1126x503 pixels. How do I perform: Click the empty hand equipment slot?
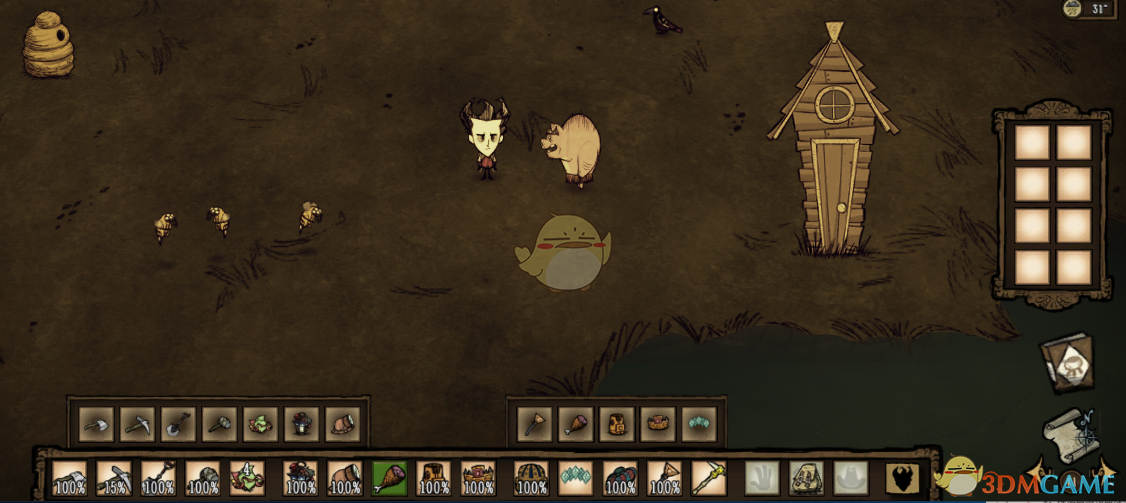[x=762, y=478]
